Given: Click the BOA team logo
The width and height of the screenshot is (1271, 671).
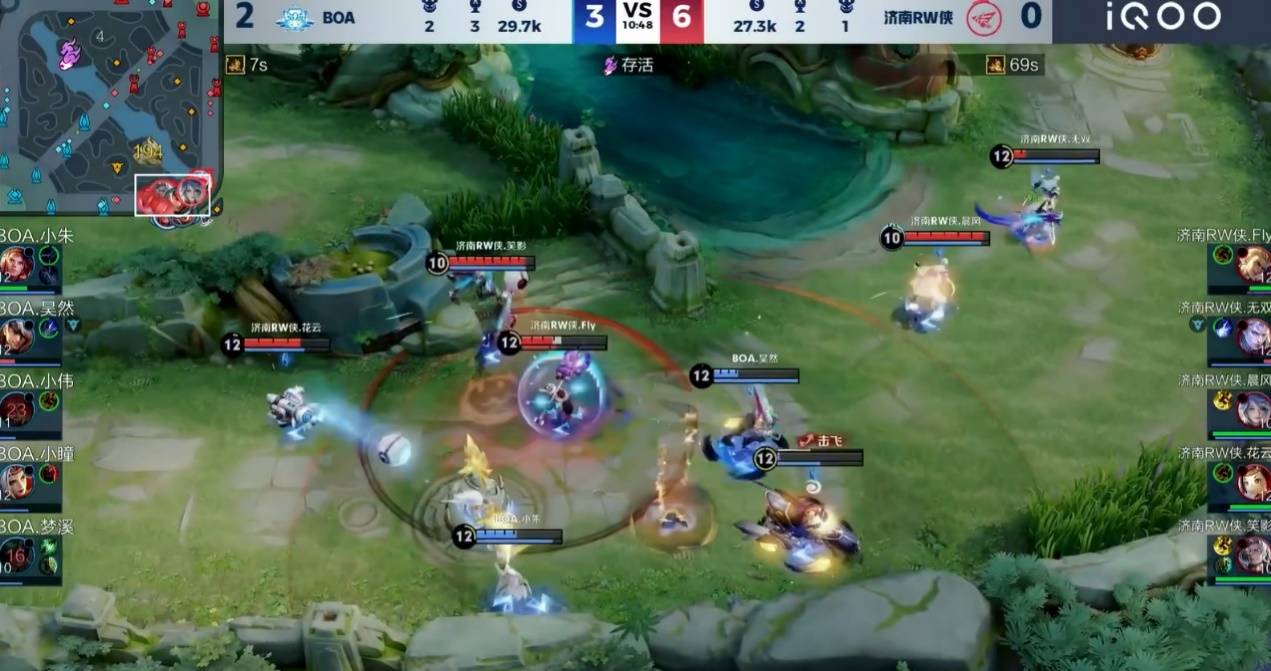Looking at the screenshot, I should point(295,18).
